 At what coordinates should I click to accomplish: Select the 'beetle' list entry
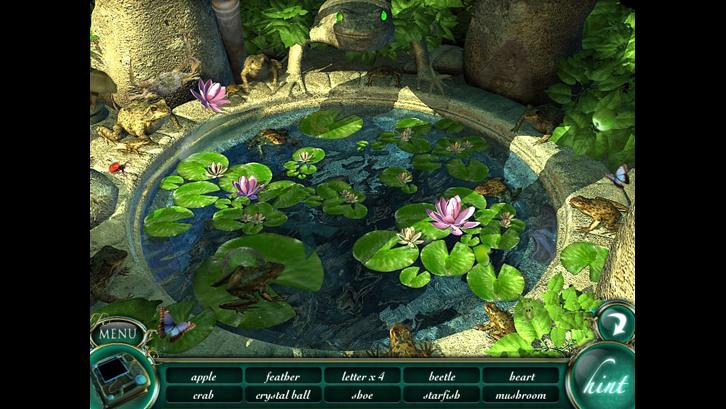click(441, 376)
